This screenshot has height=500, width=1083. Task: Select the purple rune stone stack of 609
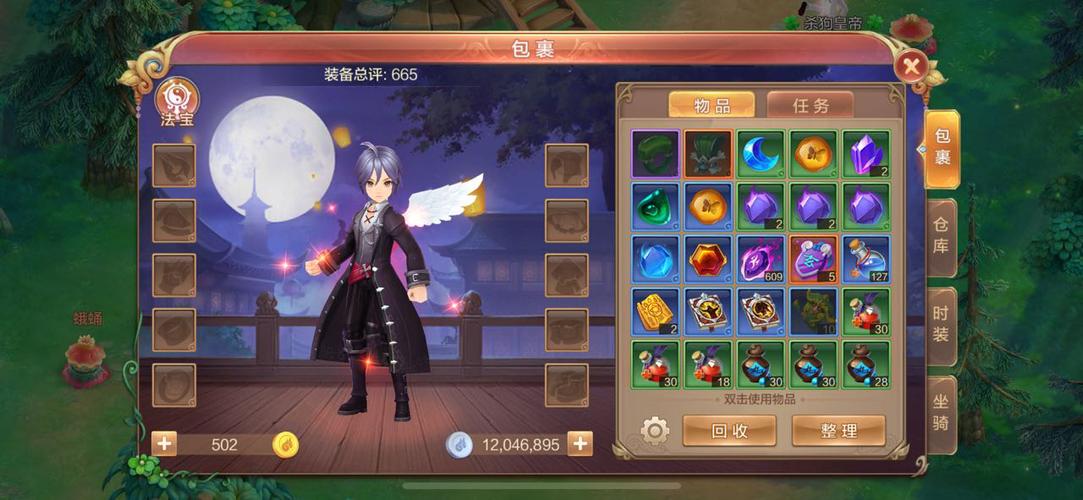[761, 260]
